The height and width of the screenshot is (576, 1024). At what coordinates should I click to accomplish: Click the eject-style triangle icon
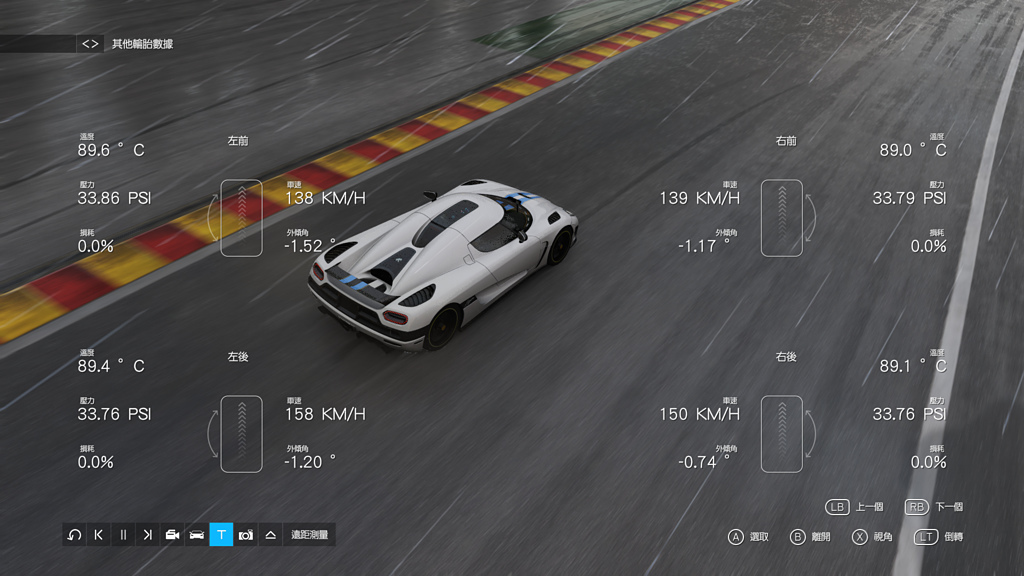tap(270, 535)
